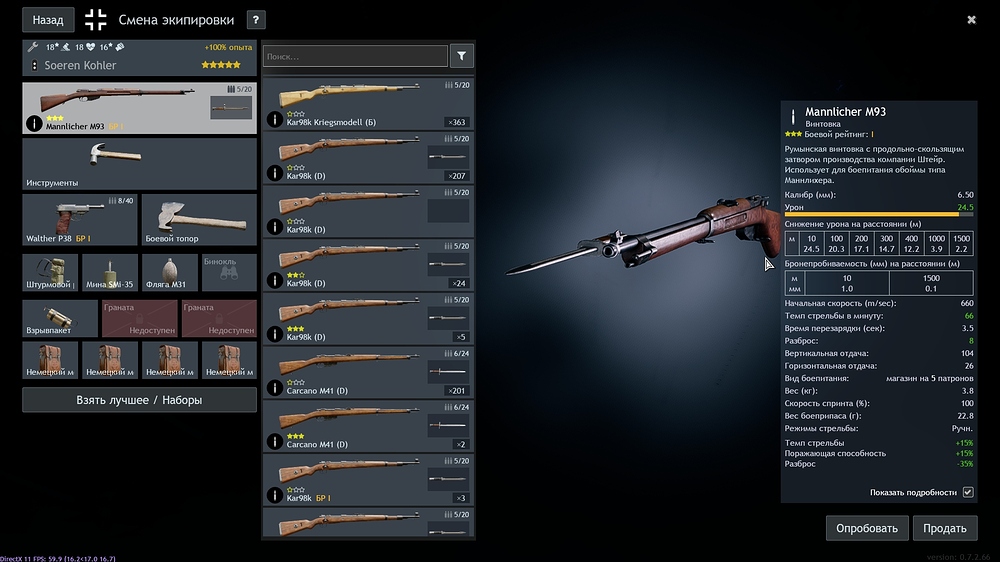Pick the Kar98k БР I rifle row
The height and width of the screenshot is (562, 1000).
(x=367, y=480)
